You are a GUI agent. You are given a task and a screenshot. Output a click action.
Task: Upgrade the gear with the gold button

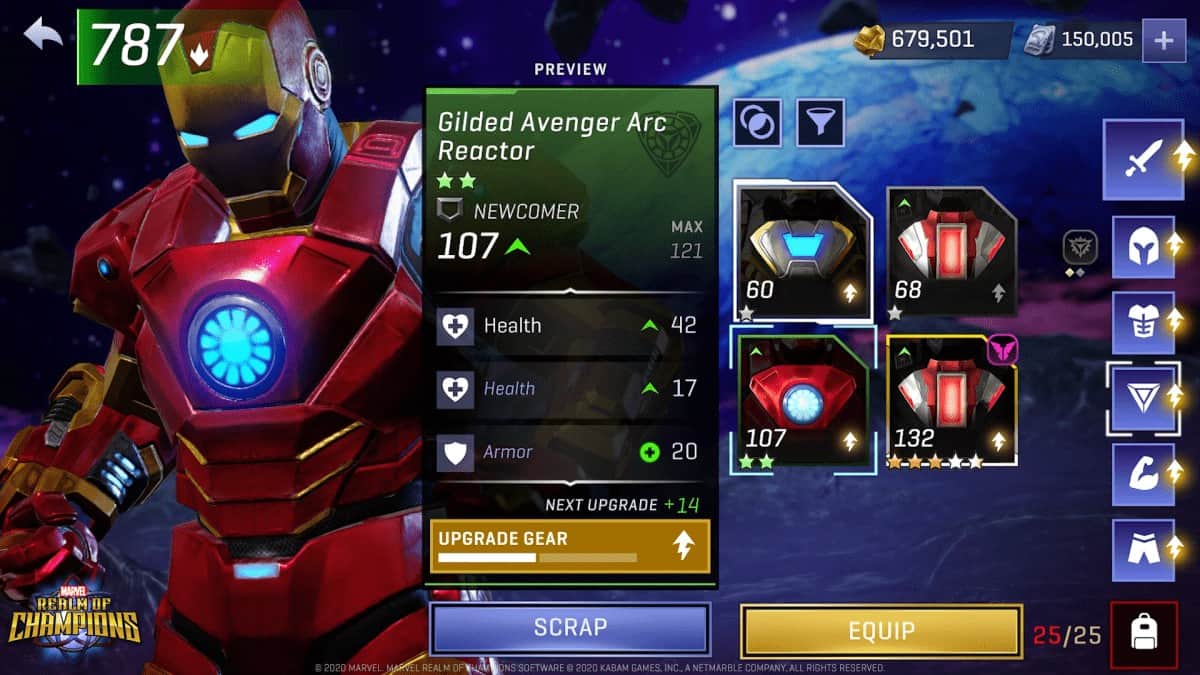[570, 546]
